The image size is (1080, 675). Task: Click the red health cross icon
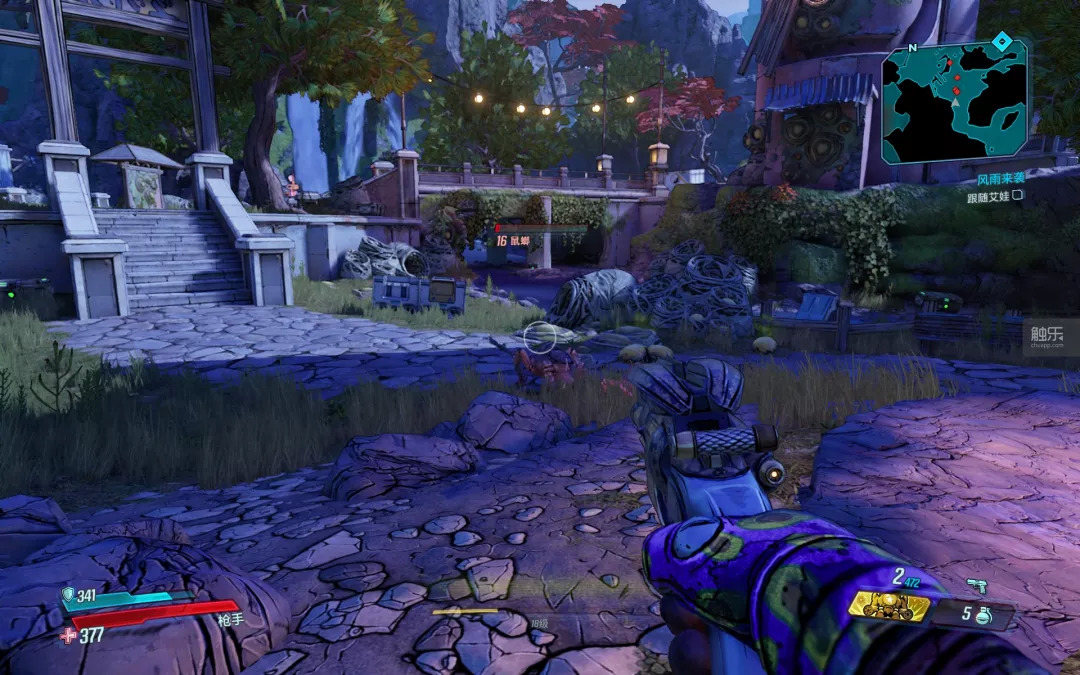pos(67,634)
